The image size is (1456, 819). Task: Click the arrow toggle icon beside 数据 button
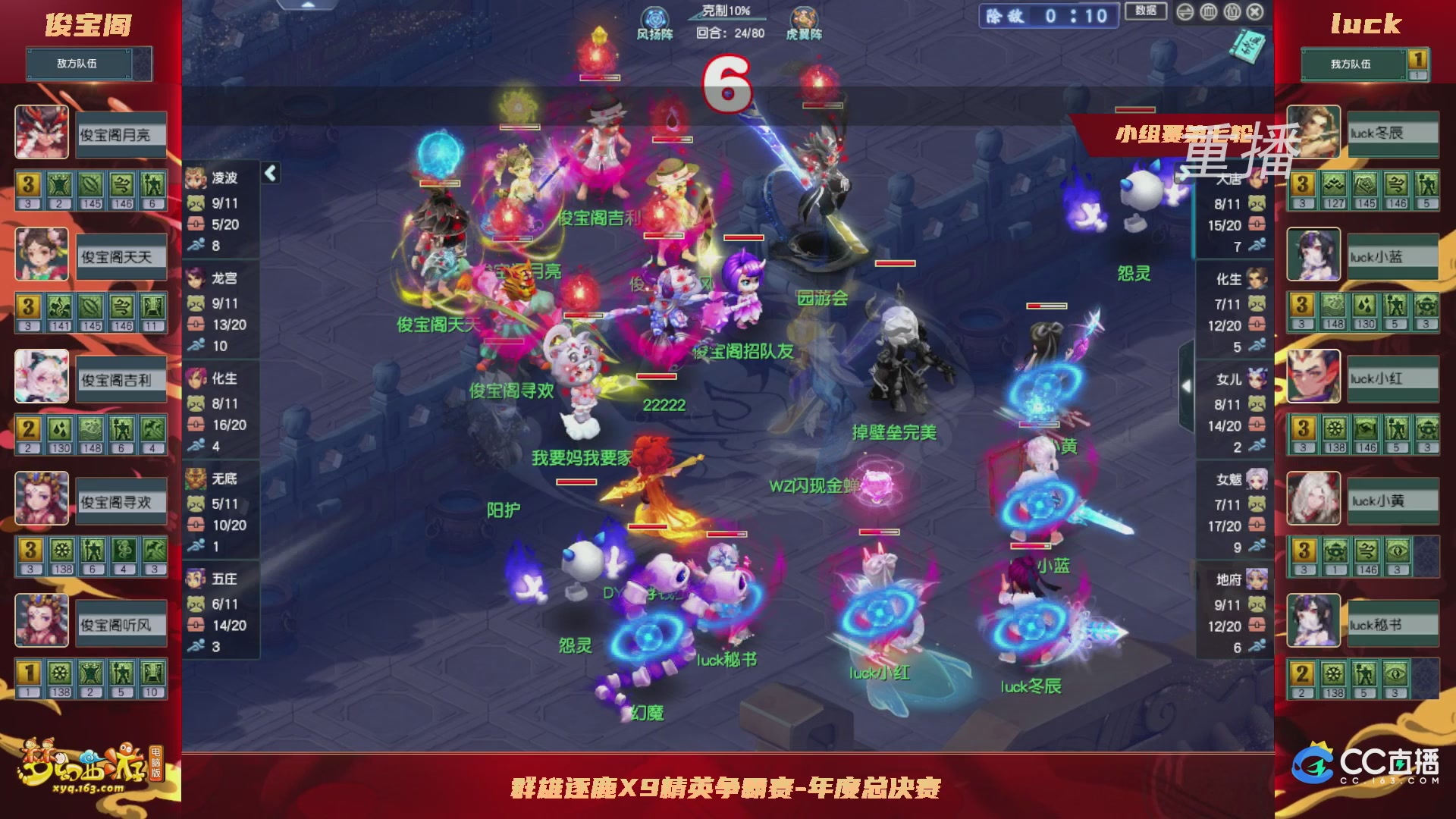click(1185, 11)
